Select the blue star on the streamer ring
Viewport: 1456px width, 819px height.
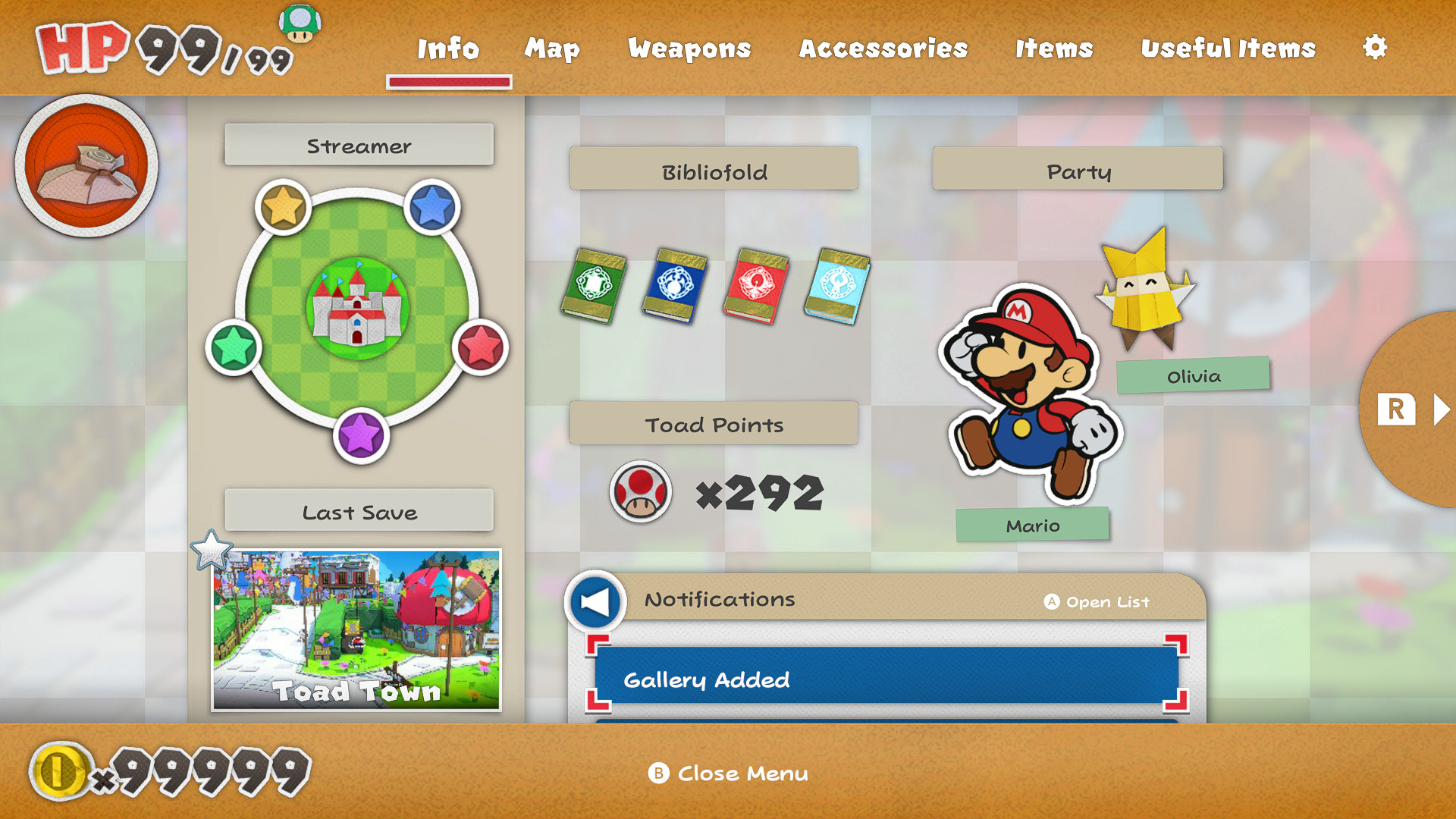pos(429,205)
